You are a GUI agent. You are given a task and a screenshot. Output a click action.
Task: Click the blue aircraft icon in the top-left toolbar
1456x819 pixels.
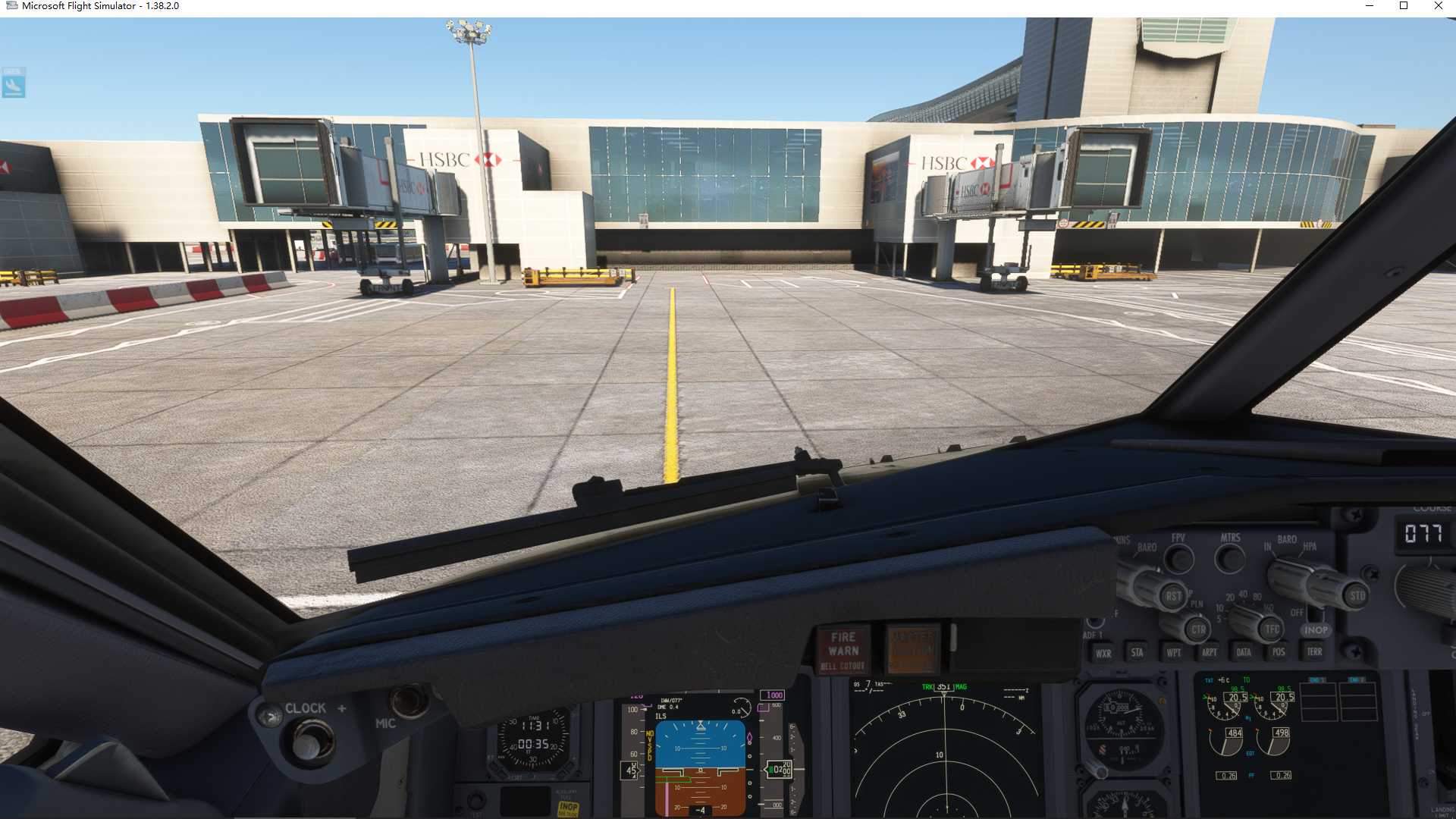coord(14,86)
